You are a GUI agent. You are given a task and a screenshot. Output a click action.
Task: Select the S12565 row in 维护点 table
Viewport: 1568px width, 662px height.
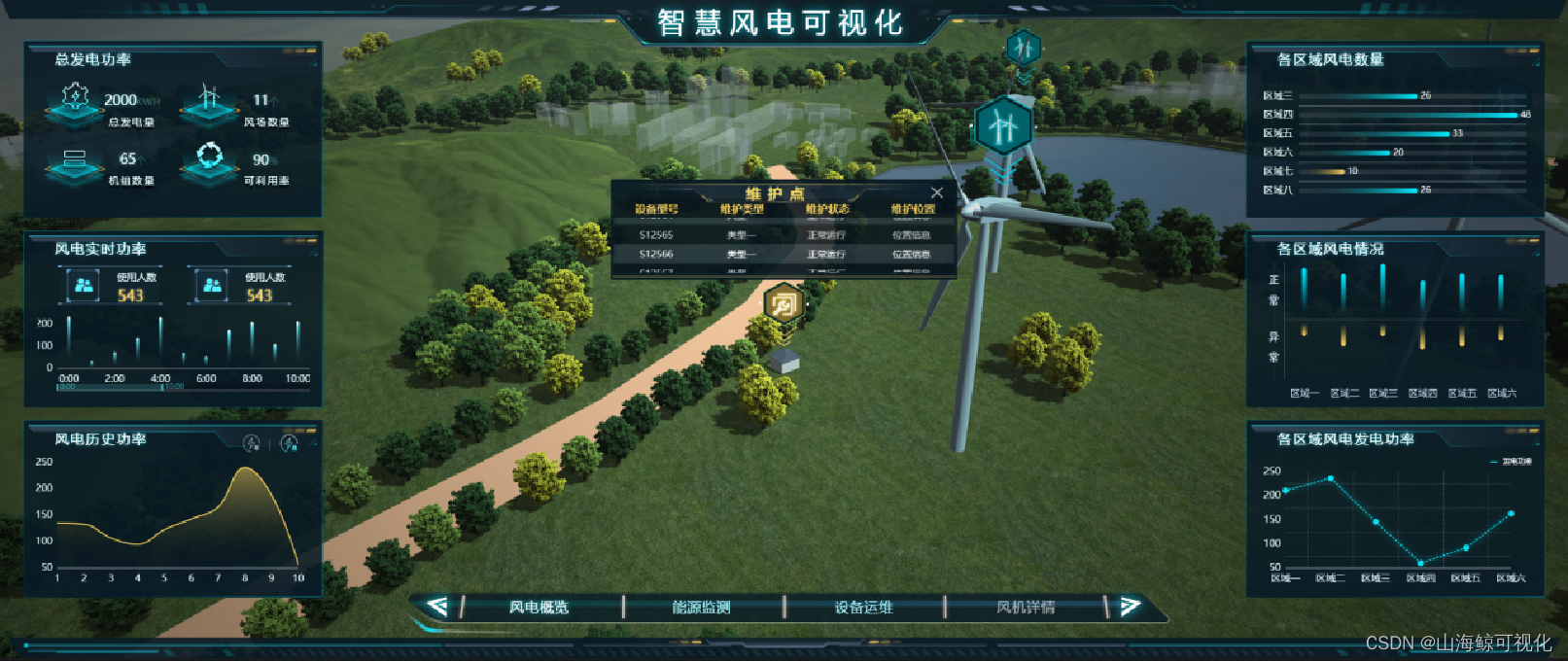click(x=784, y=235)
